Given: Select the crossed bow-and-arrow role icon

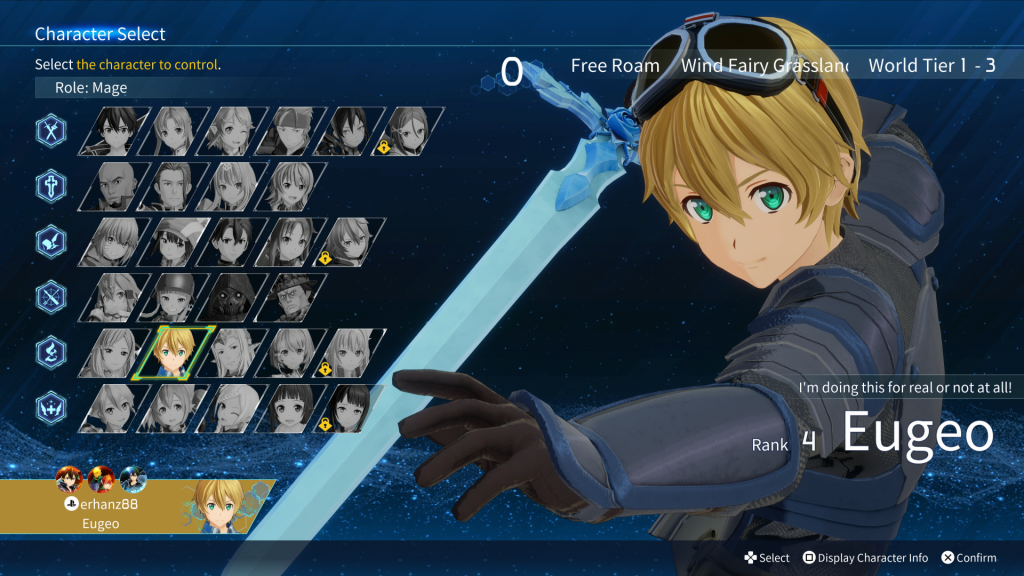Looking at the screenshot, I should tap(51, 296).
